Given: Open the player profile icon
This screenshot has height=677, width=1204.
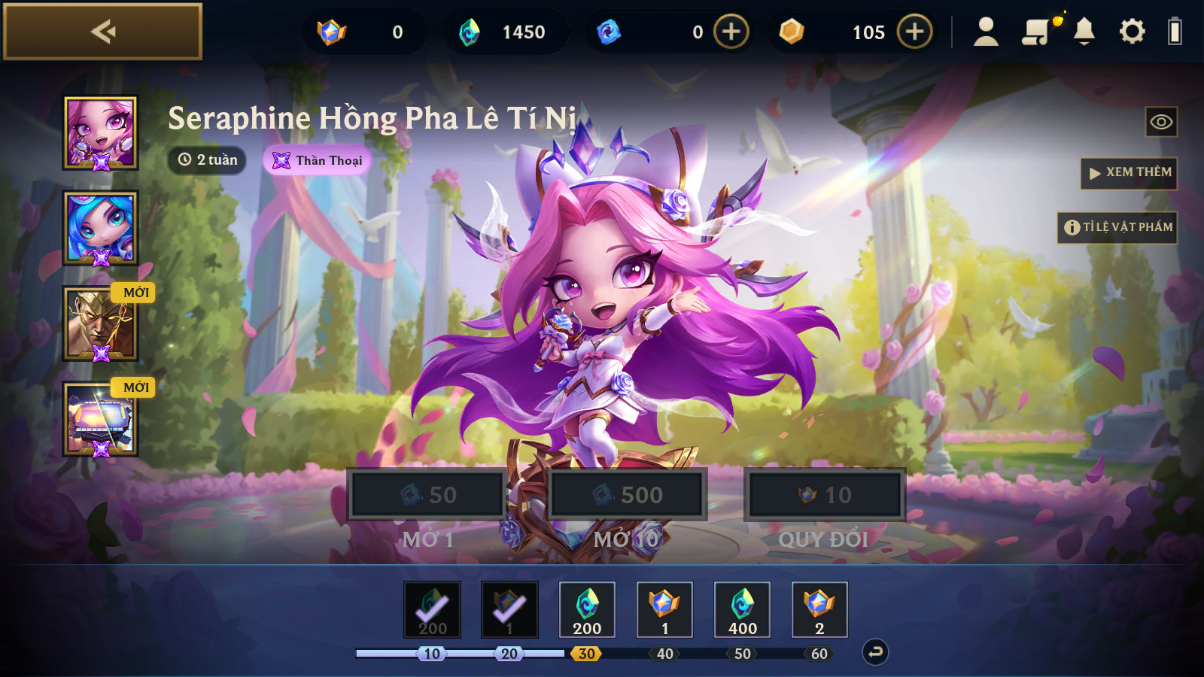Looking at the screenshot, I should coord(986,32).
